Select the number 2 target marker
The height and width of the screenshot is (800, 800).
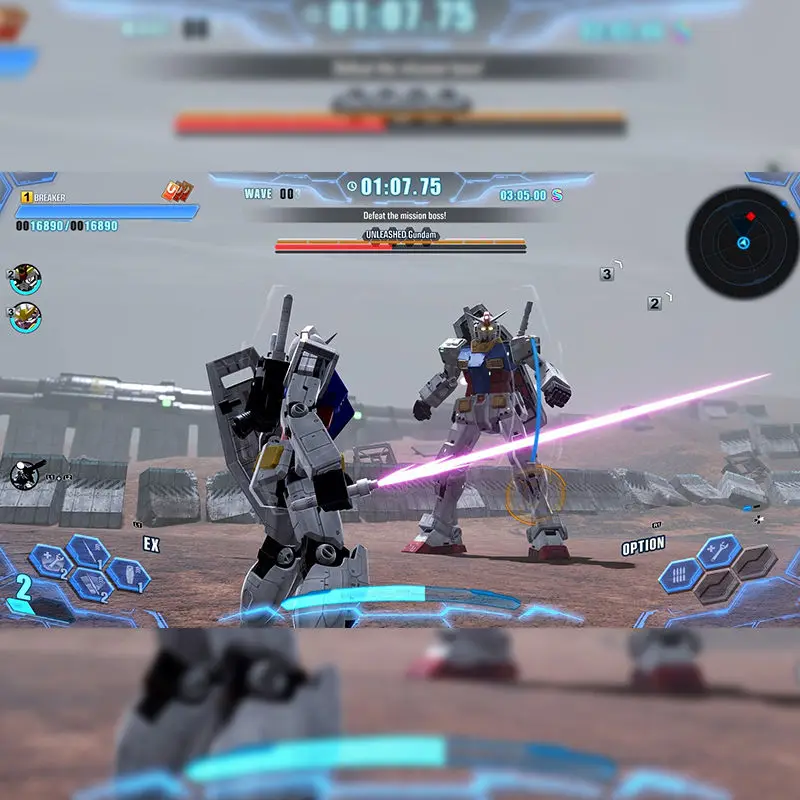click(x=654, y=302)
